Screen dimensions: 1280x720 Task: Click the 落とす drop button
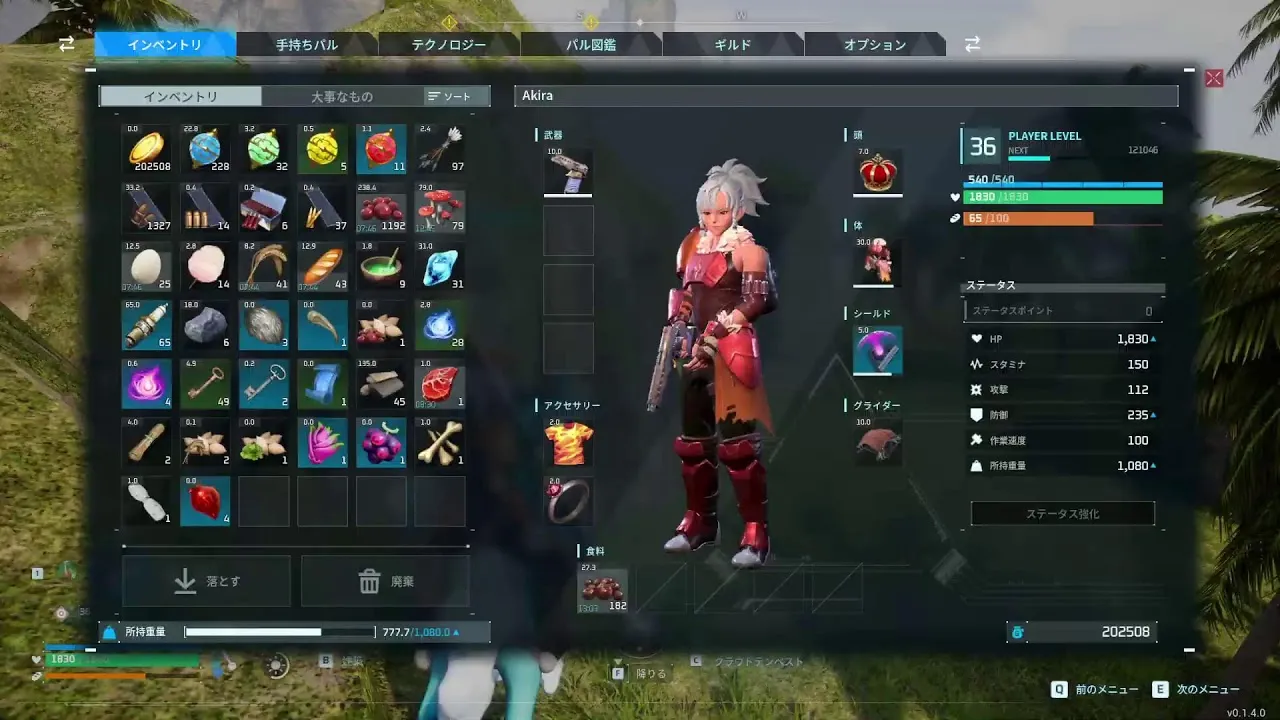tap(207, 581)
